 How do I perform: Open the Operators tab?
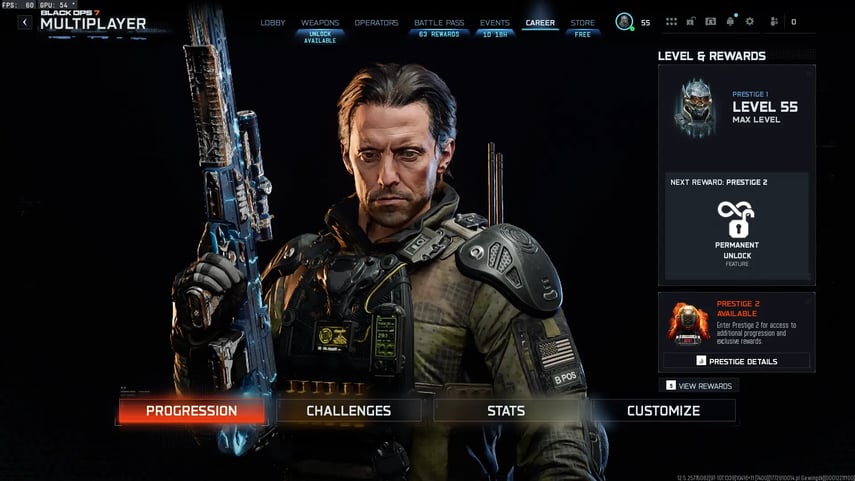pyautogui.click(x=376, y=22)
